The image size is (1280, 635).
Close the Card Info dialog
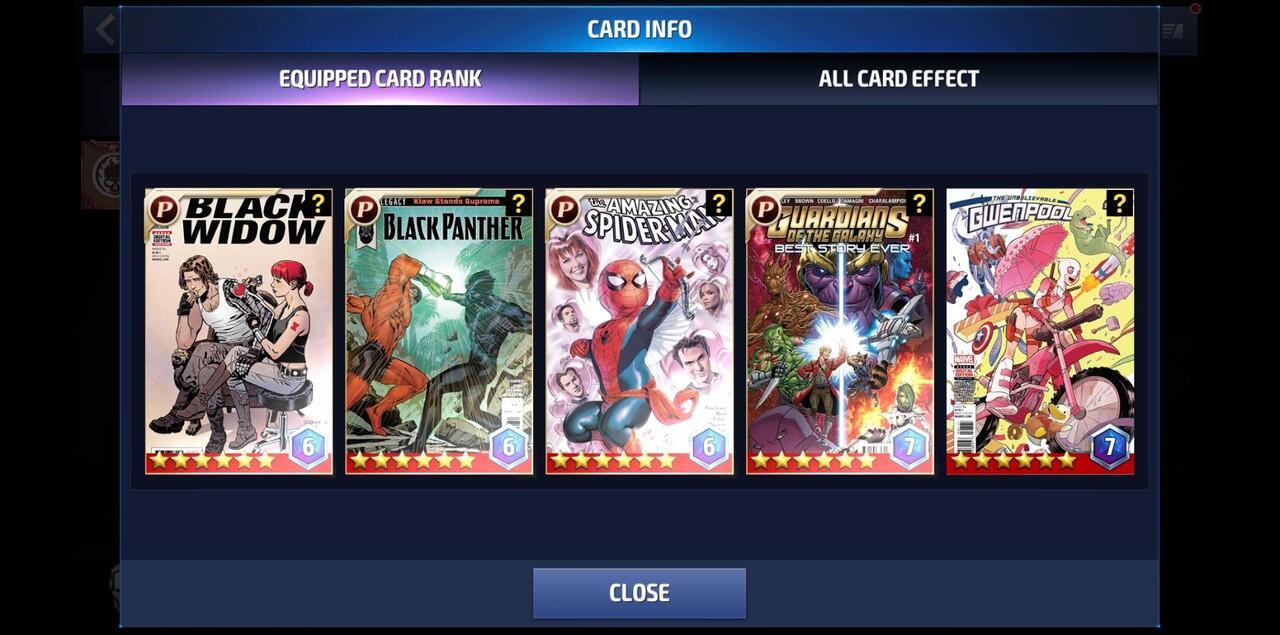639,592
